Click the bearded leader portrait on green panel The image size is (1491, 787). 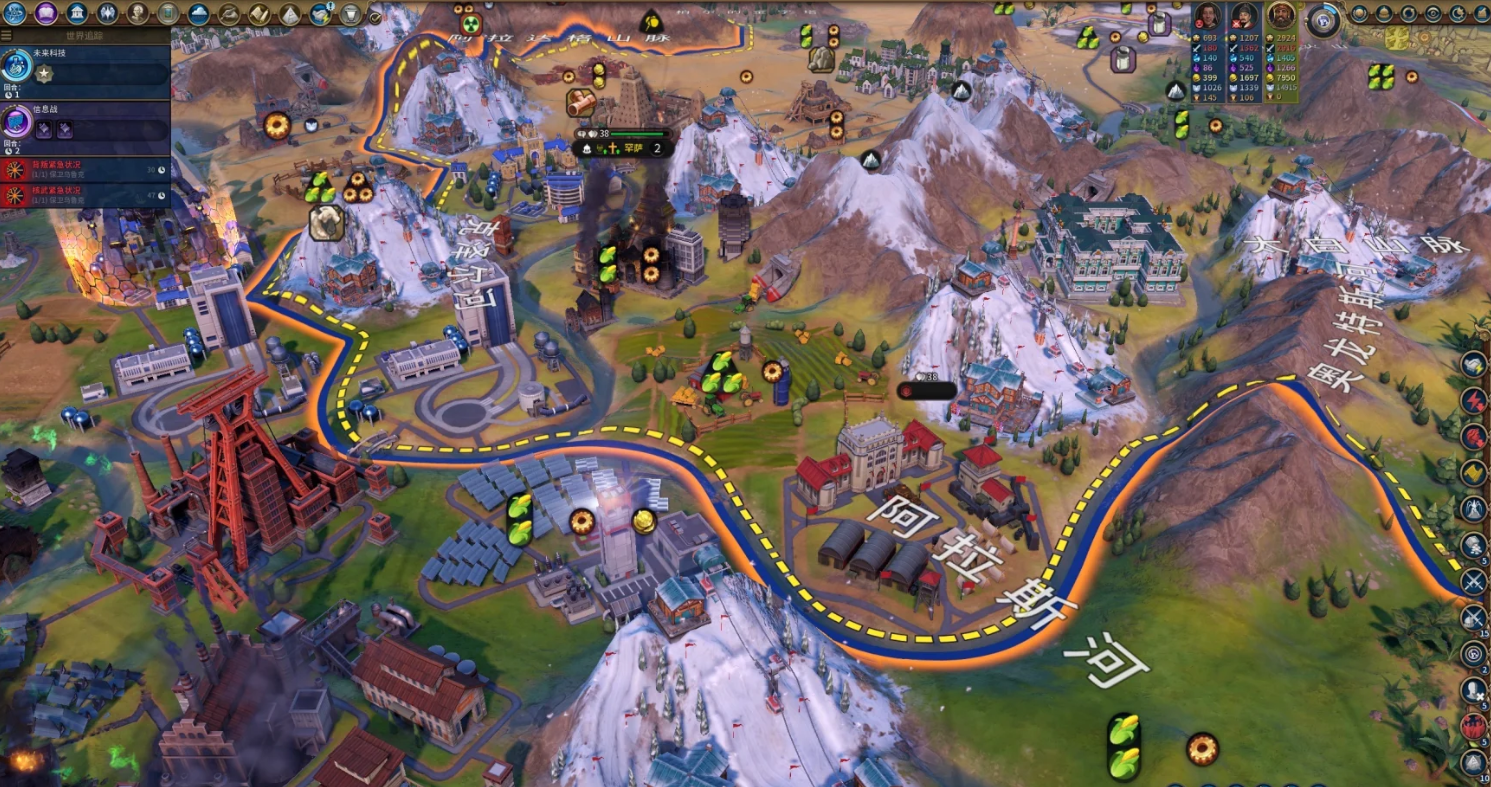pos(1280,17)
